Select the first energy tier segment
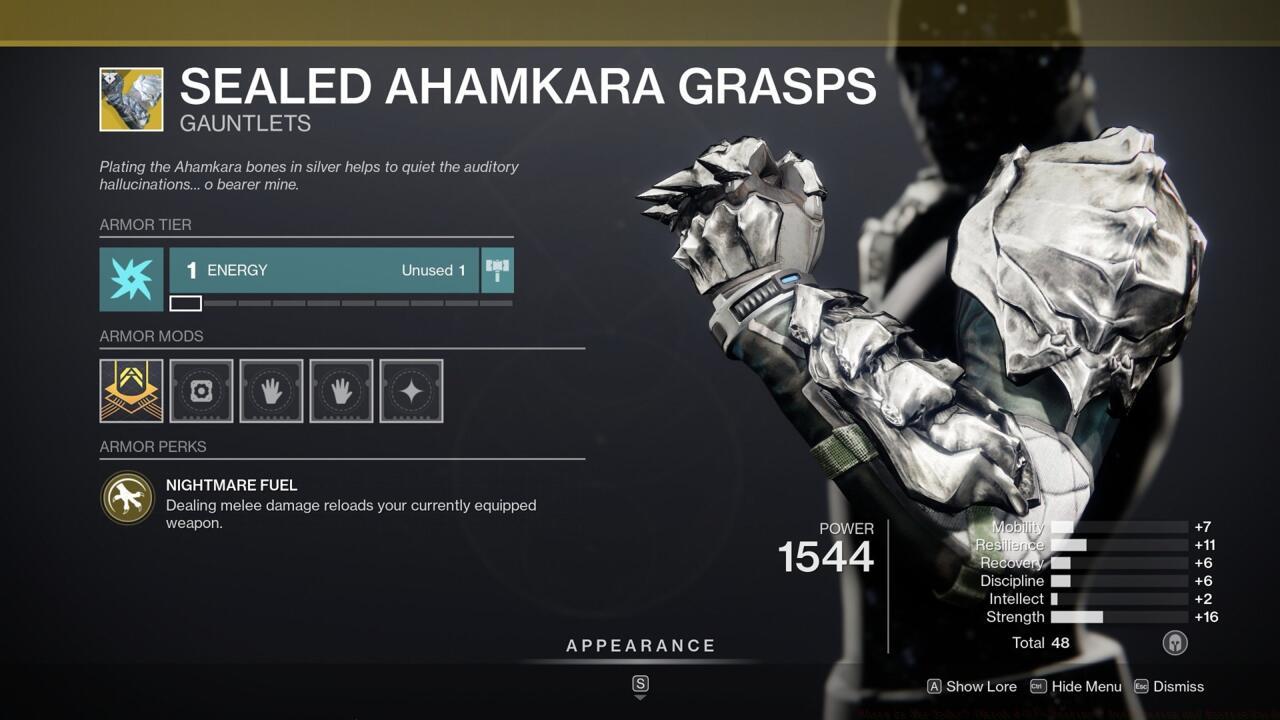 coord(187,302)
